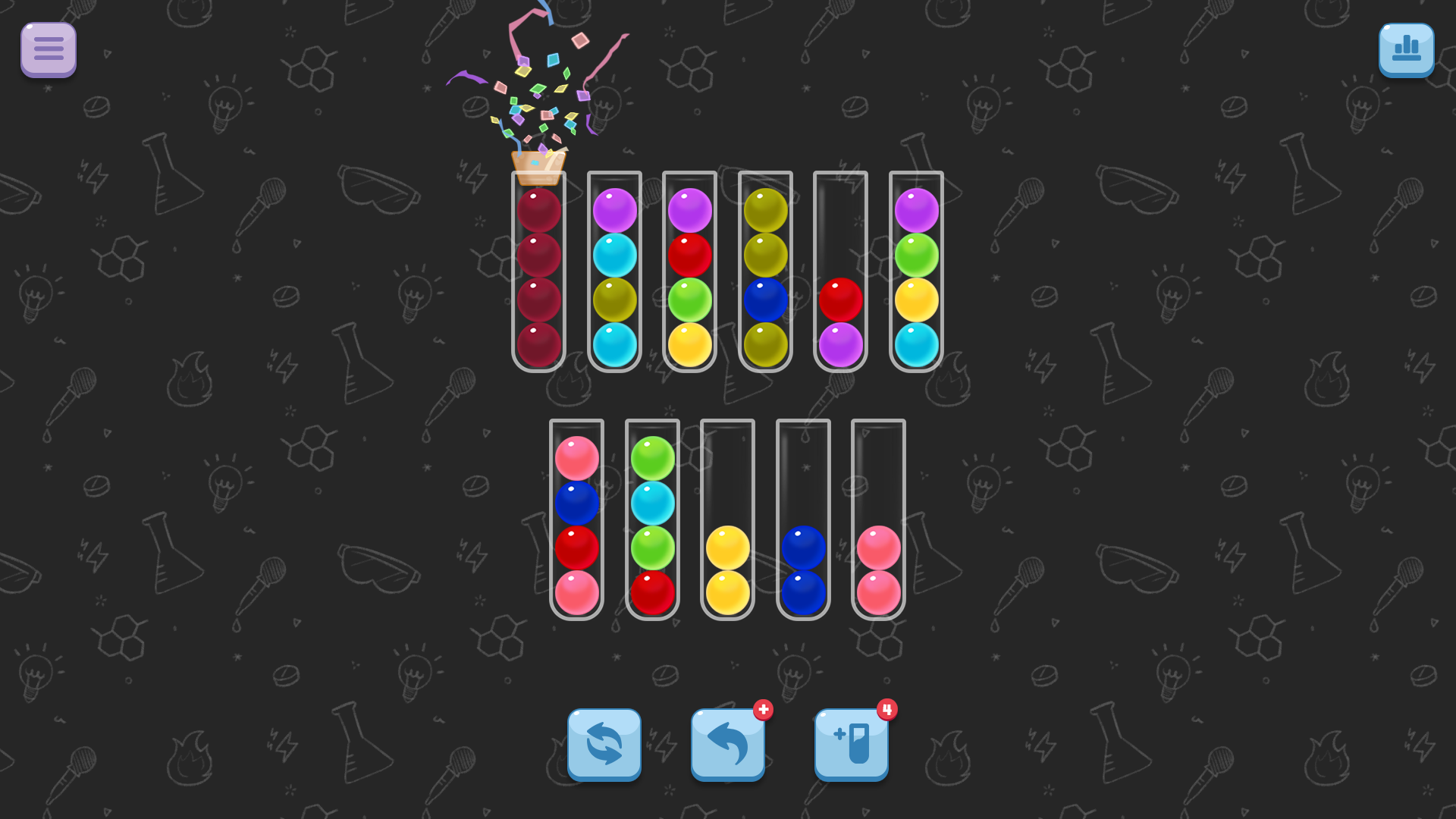Click the red 4 counter badge
The width and height of the screenshot is (1456, 819).
887,711
